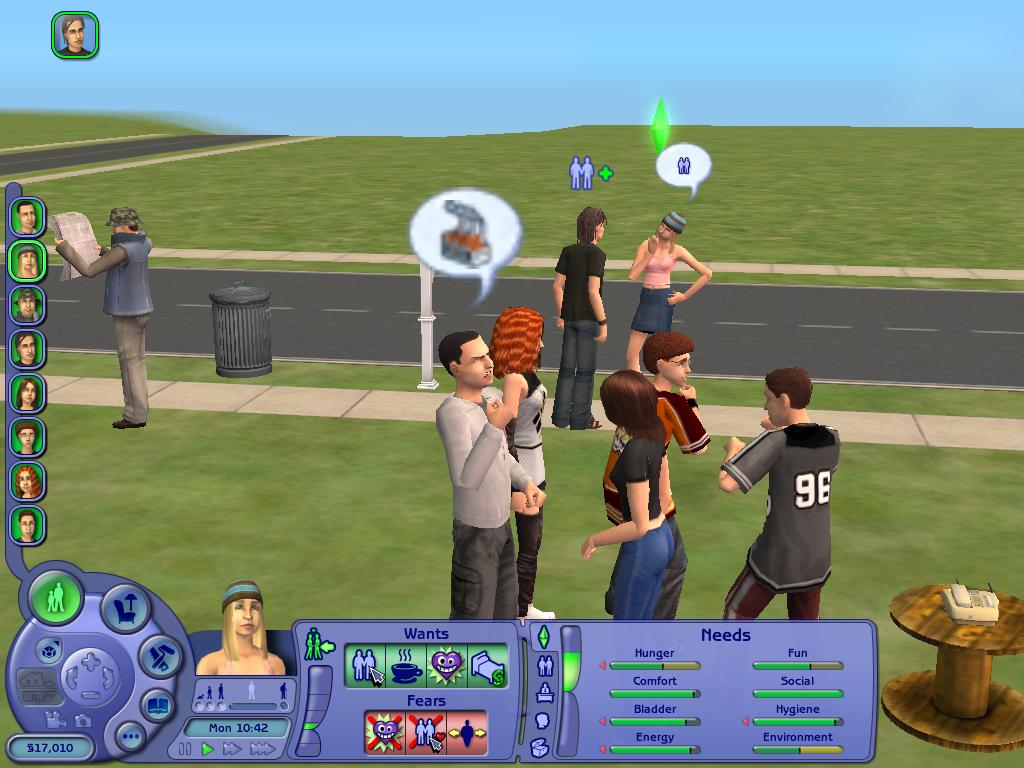Image resolution: width=1024 pixels, height=768 pixels.
Task: Select the crossed-out purple heart fear
Action: [x=385, y=733]
